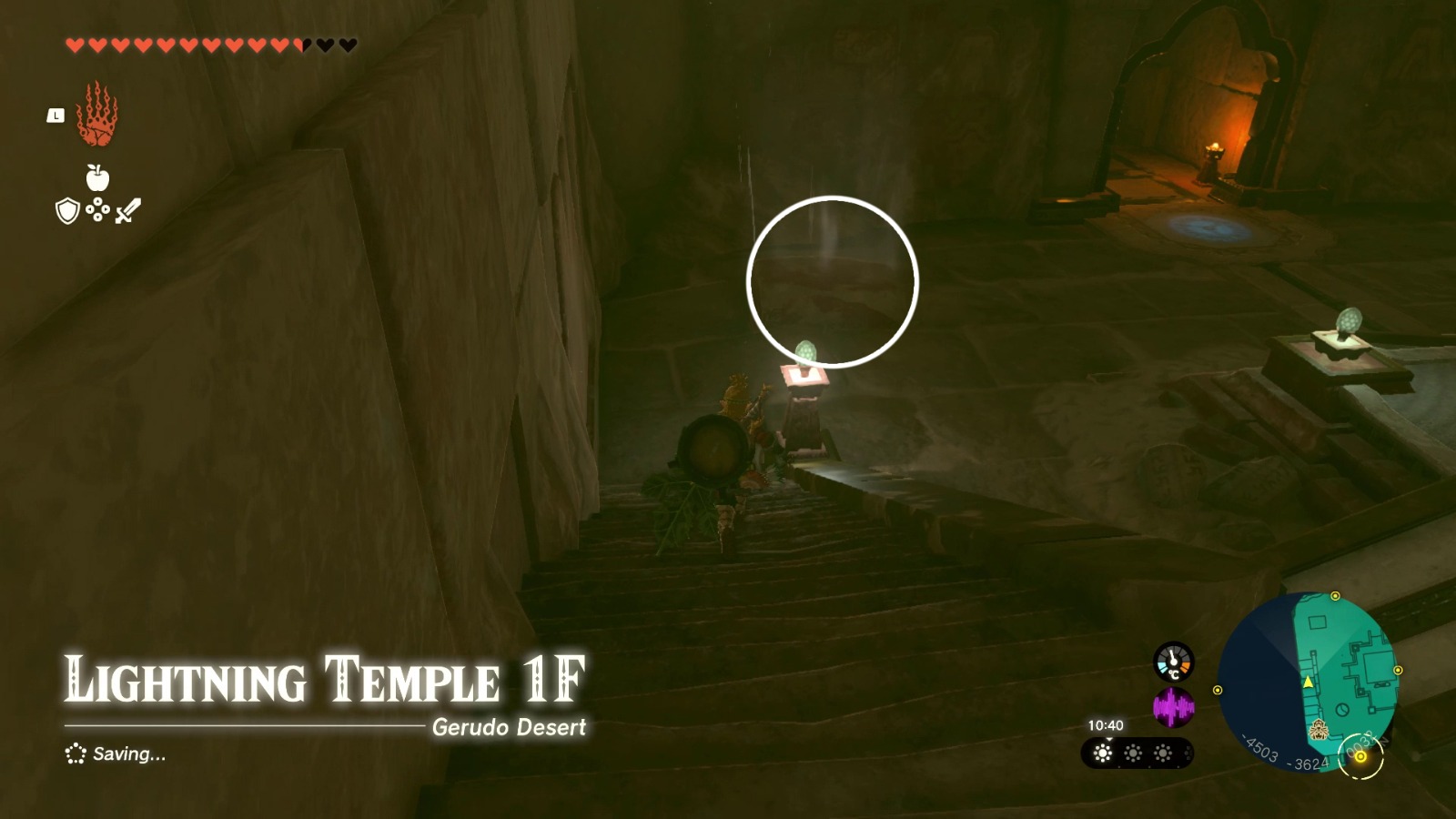This screenshot has width=1456, height=819.
Task: Toggle the first brightness sun indicator
Action: click(1103, 753)
